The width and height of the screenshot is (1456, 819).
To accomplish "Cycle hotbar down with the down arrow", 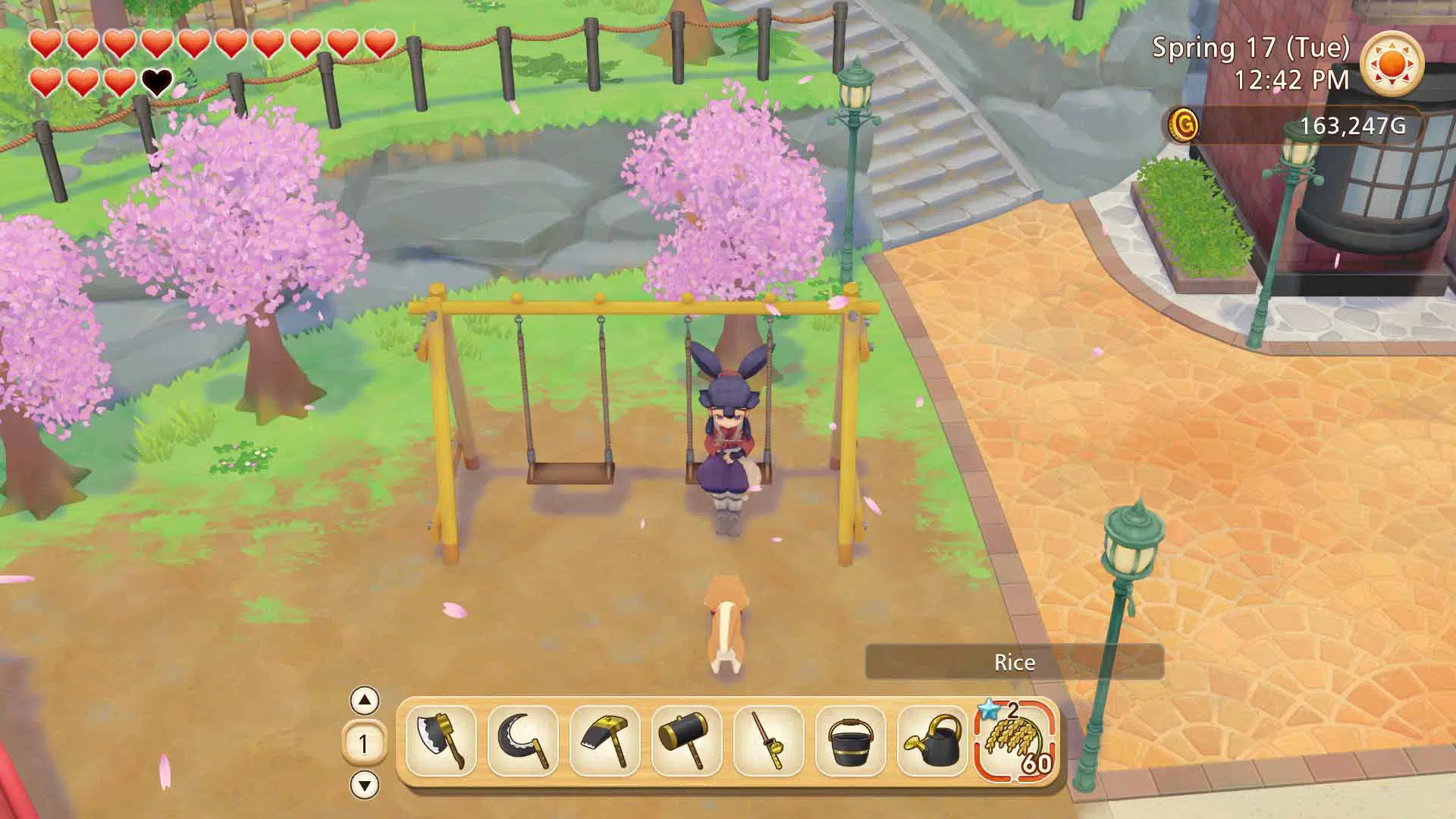I will click(x=365, y=785).
